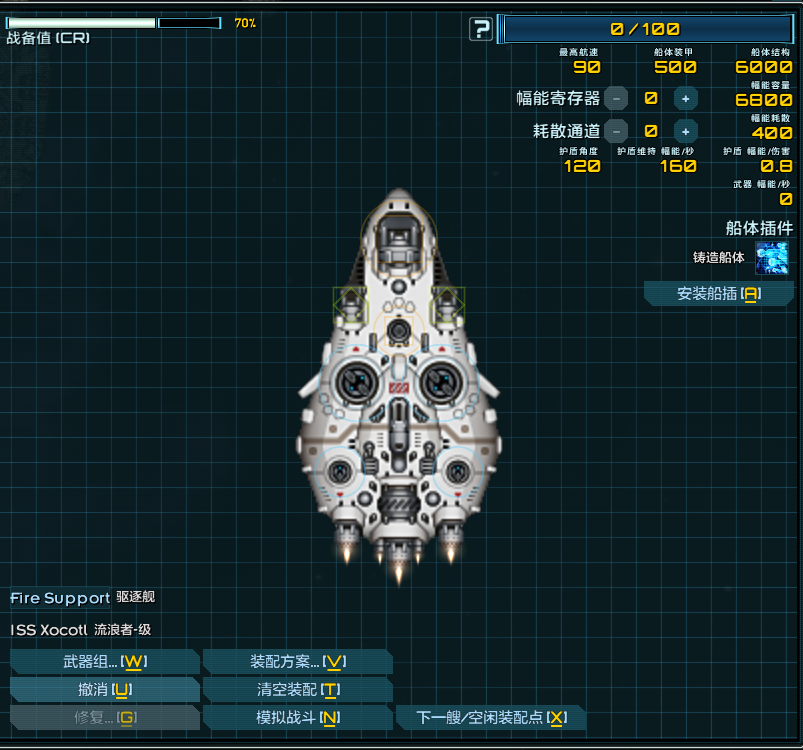This screenshot has height=750, width=803.
Task: Clear the loadout with 清空装配
Action: (297, 690)
